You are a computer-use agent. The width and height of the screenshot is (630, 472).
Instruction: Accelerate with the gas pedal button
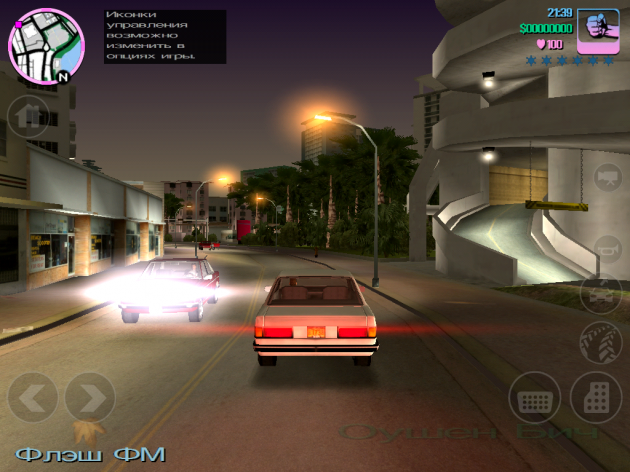597,397
